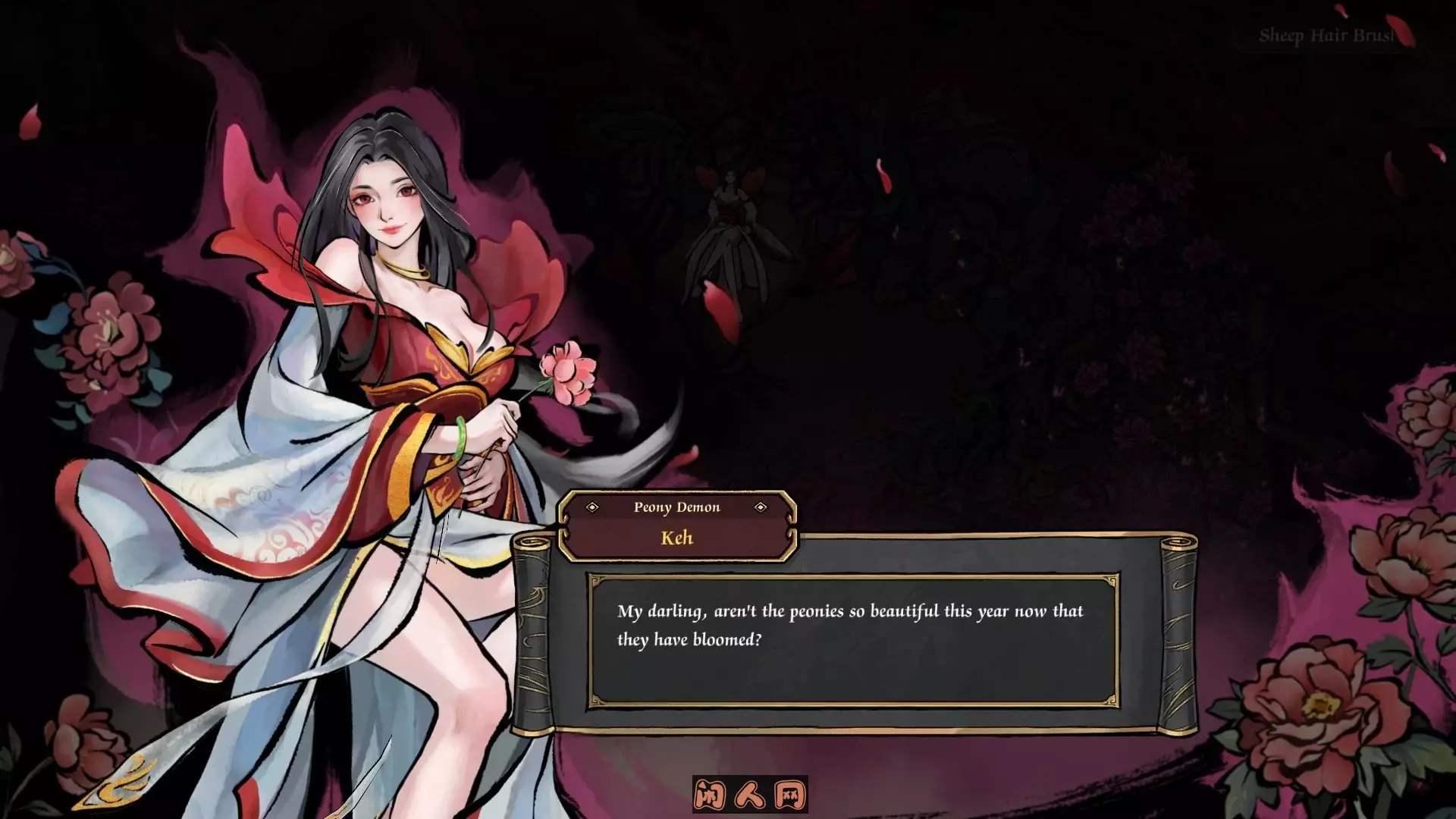Screen dimensions: 1456x819
Task: Click the Peony Demon title text
Action: 677,507
